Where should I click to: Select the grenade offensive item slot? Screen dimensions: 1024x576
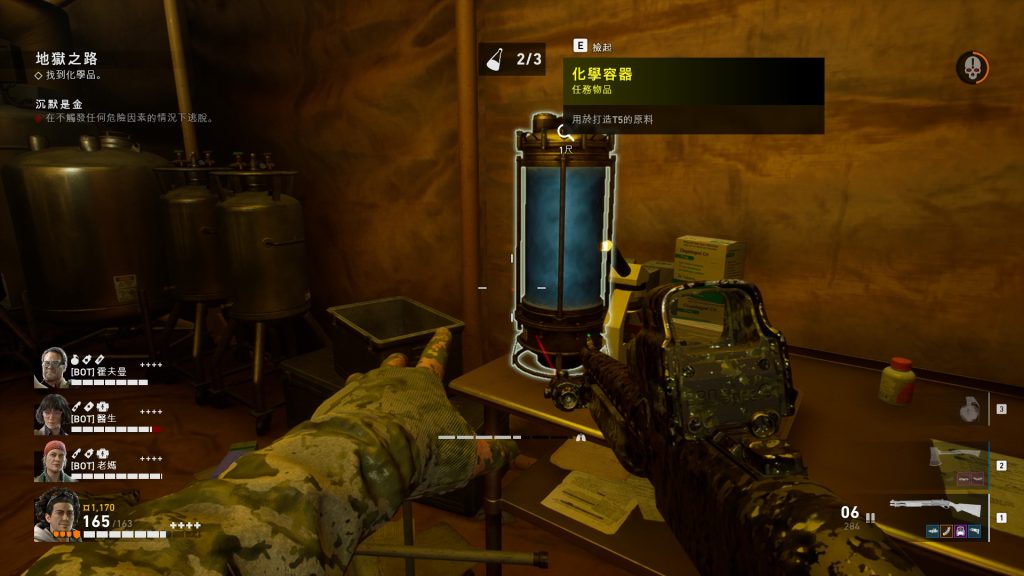pyautogui.click(x=968, y=409)
